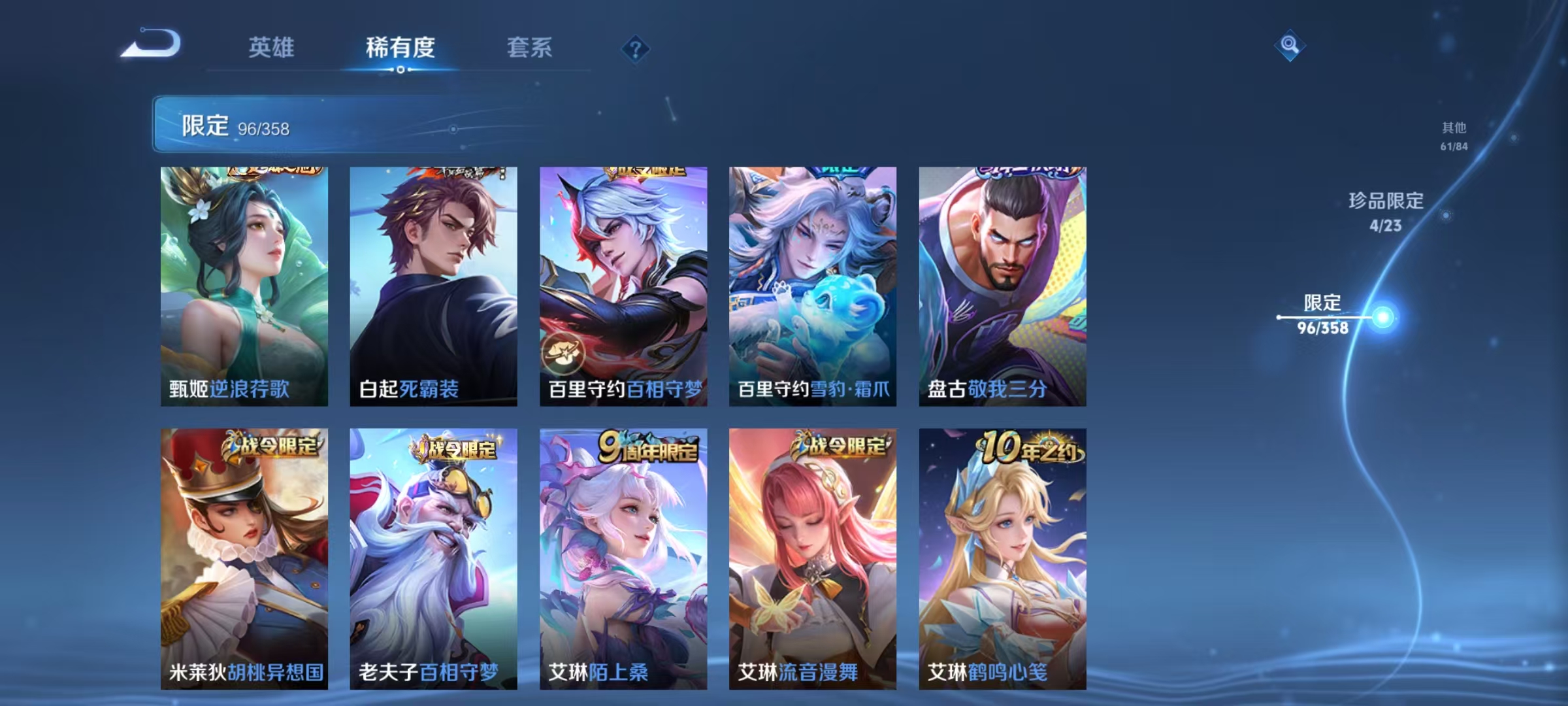1568x706 pixels.
Task: Click the question mark help icon
Action: tap(634, 47)
